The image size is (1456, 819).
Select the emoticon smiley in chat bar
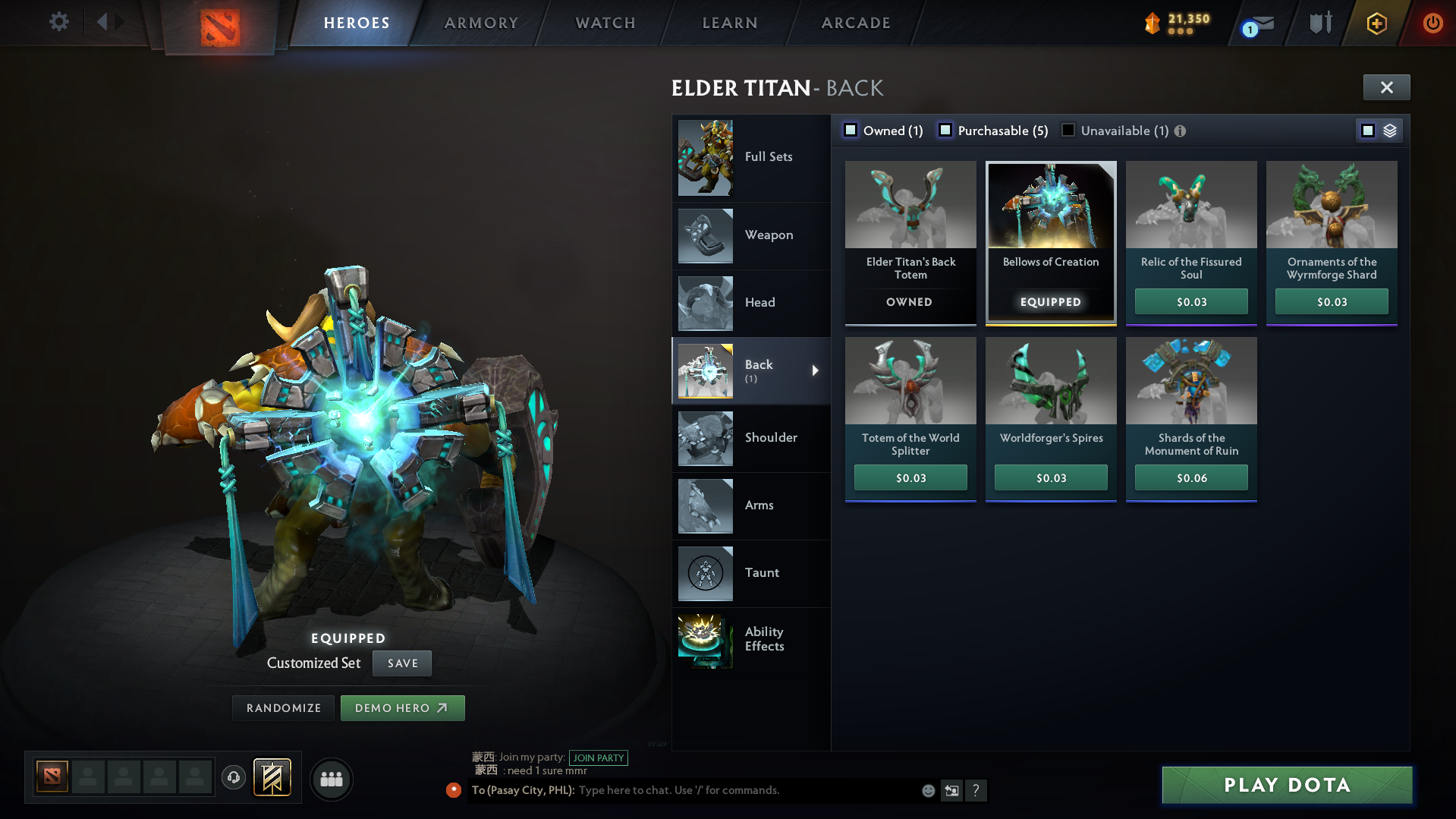(927, 790)
